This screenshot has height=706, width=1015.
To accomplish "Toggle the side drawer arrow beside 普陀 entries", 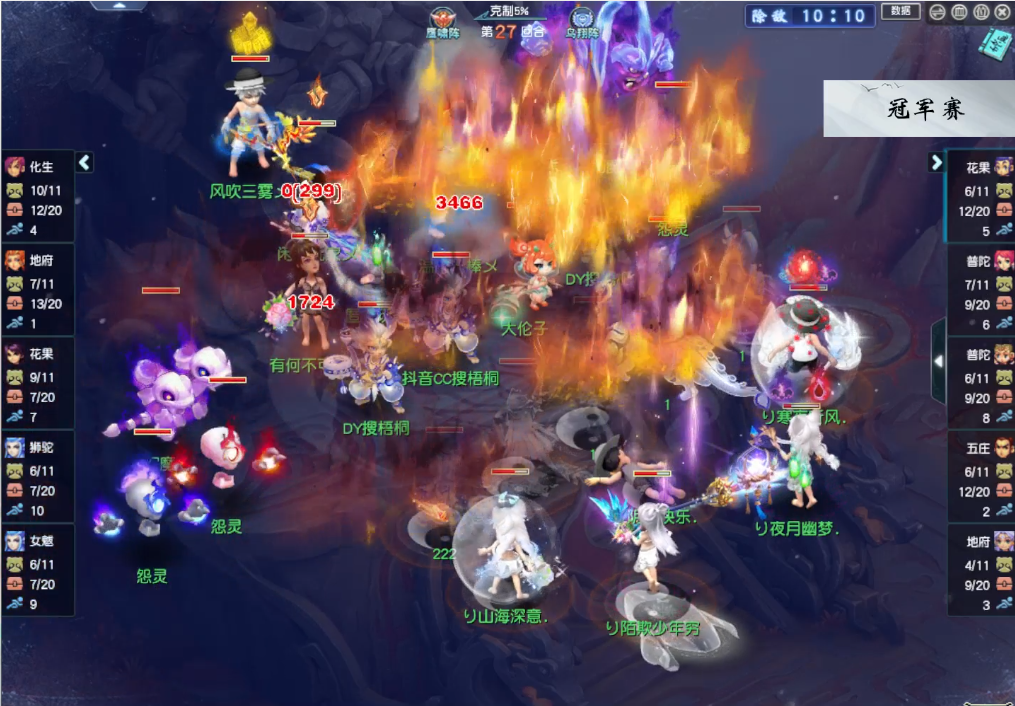I will (x=938, y=361).
